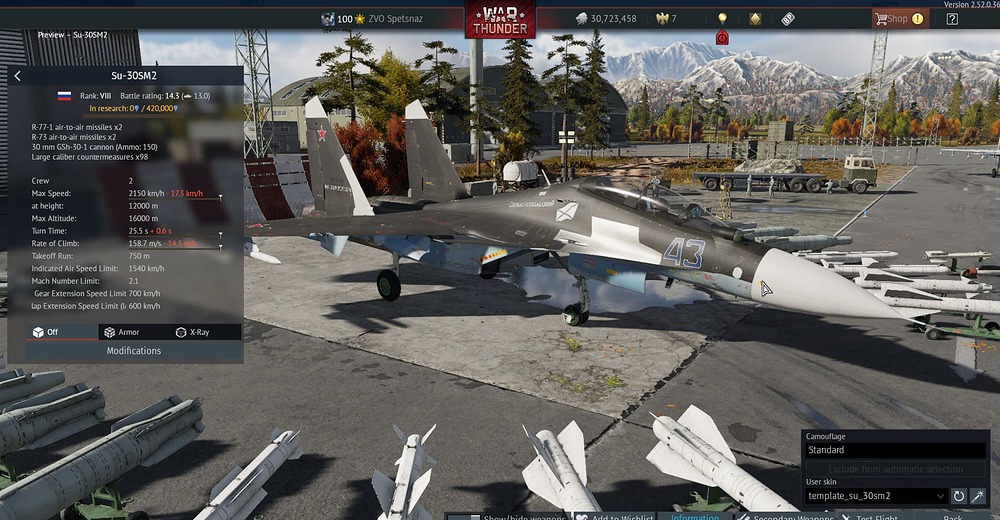Open the Modifications window

pyautogui.click(x=134, y=351)
